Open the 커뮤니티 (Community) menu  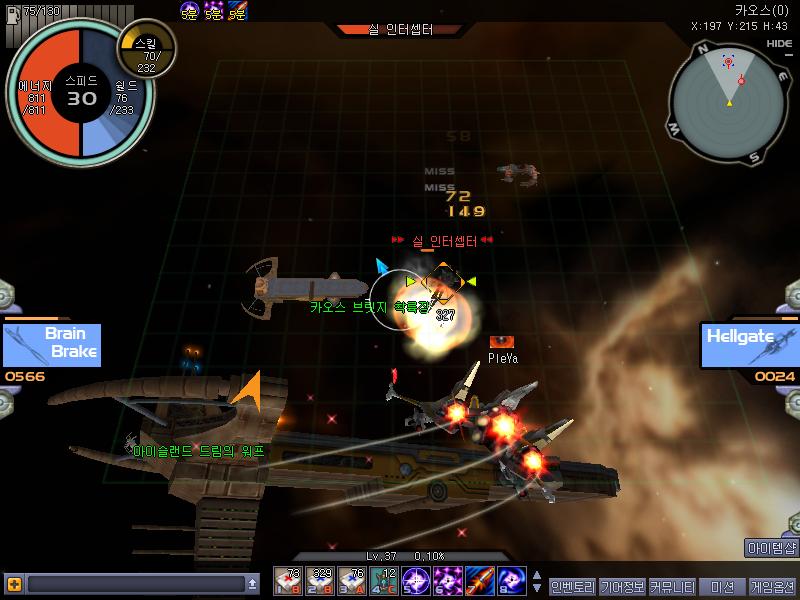pos(671,586)
